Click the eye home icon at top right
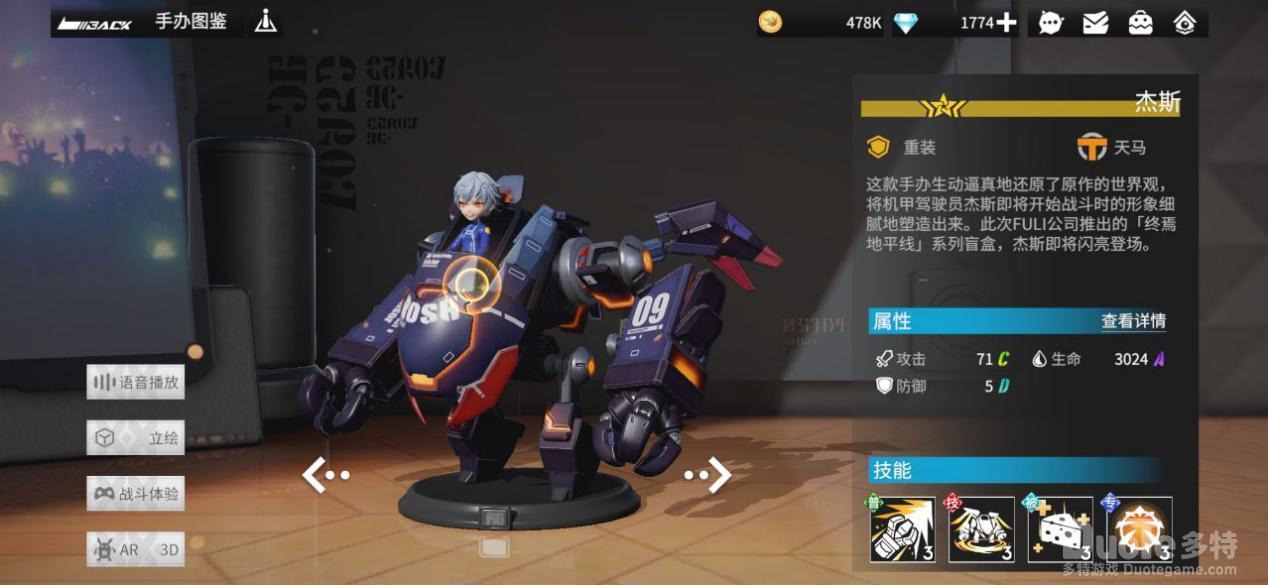This screenshot has width=1268, height=585. 1185,22
